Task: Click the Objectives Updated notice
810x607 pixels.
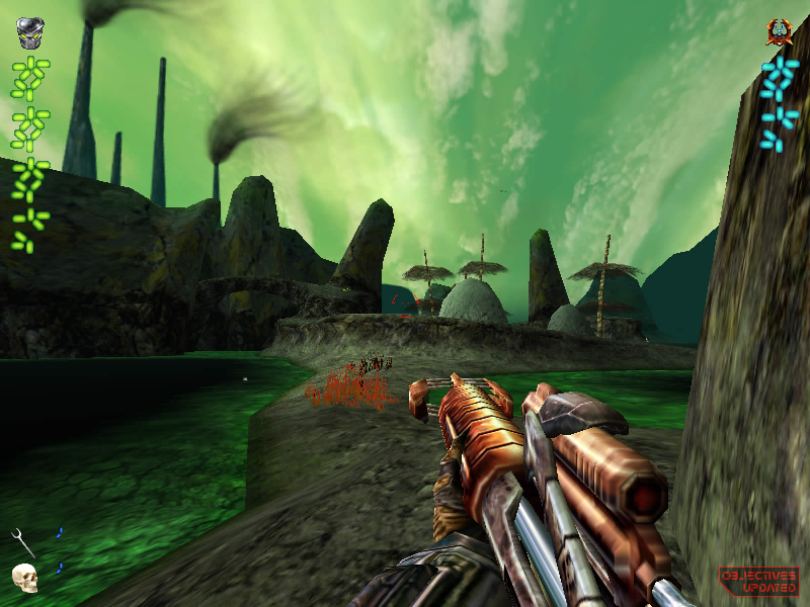Action: [758, 579]
